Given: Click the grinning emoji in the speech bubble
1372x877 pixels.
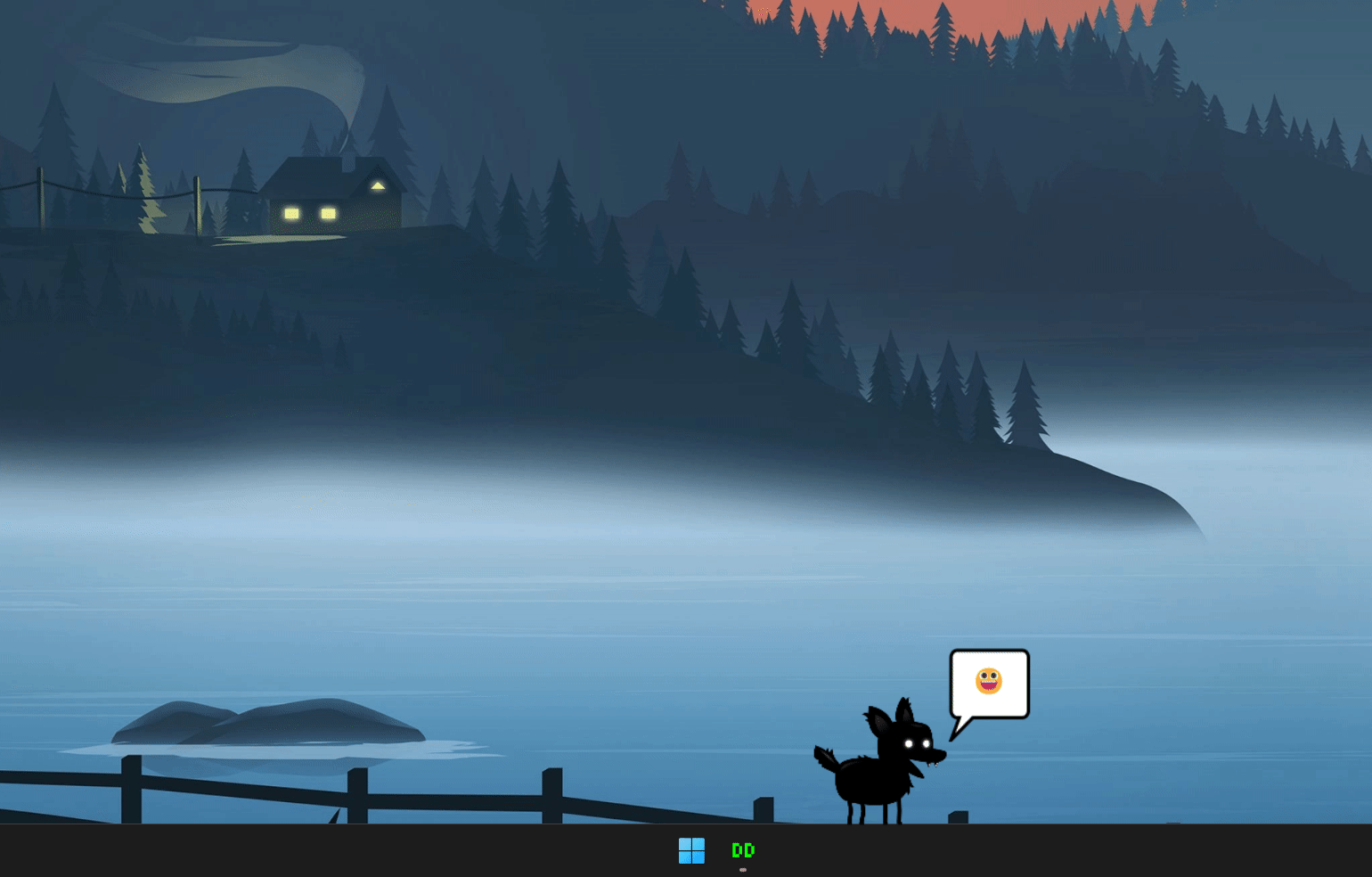Looking at the screenshot, I should [x=989, y=682].
